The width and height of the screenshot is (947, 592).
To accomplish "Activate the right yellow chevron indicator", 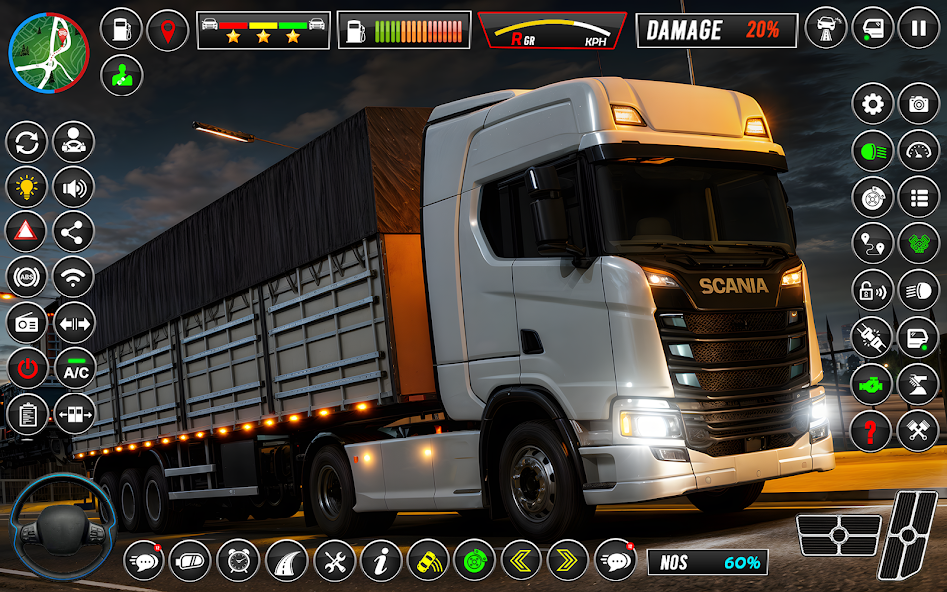I will [x=567, y=561].
